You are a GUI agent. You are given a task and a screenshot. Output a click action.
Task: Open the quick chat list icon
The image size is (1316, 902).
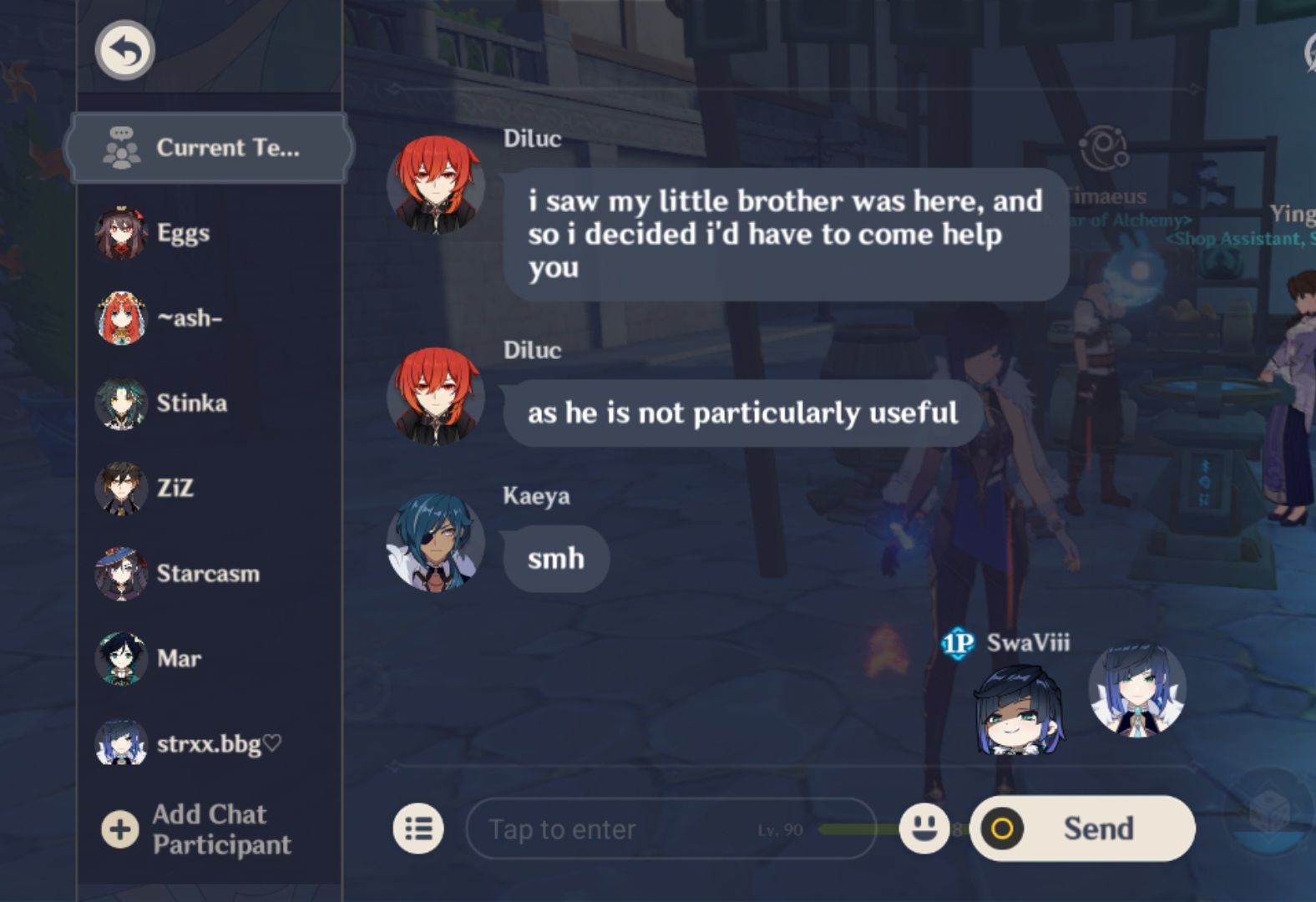tap(418, 829)
